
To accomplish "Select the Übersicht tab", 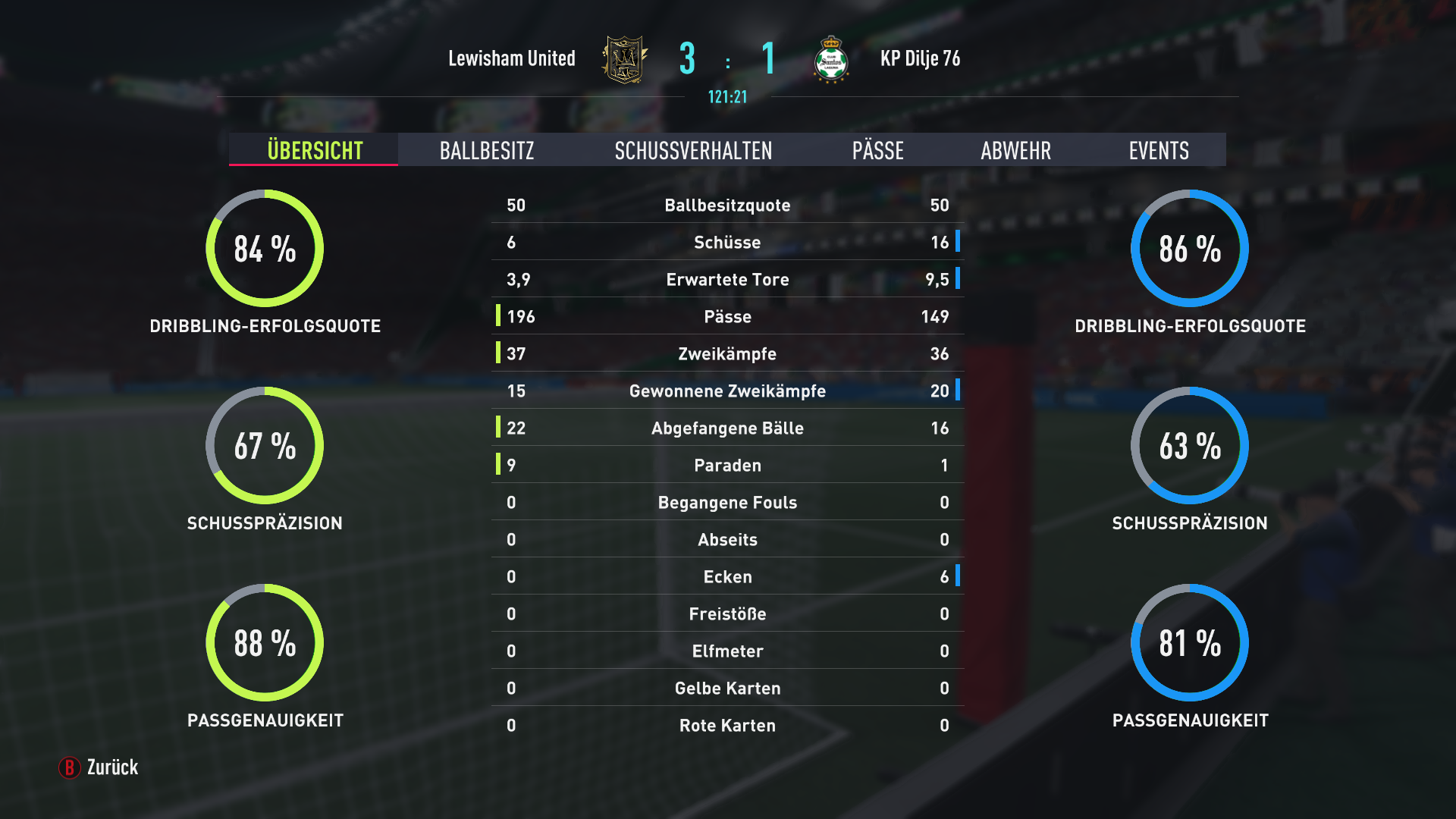I will click(x=315, y=150).
